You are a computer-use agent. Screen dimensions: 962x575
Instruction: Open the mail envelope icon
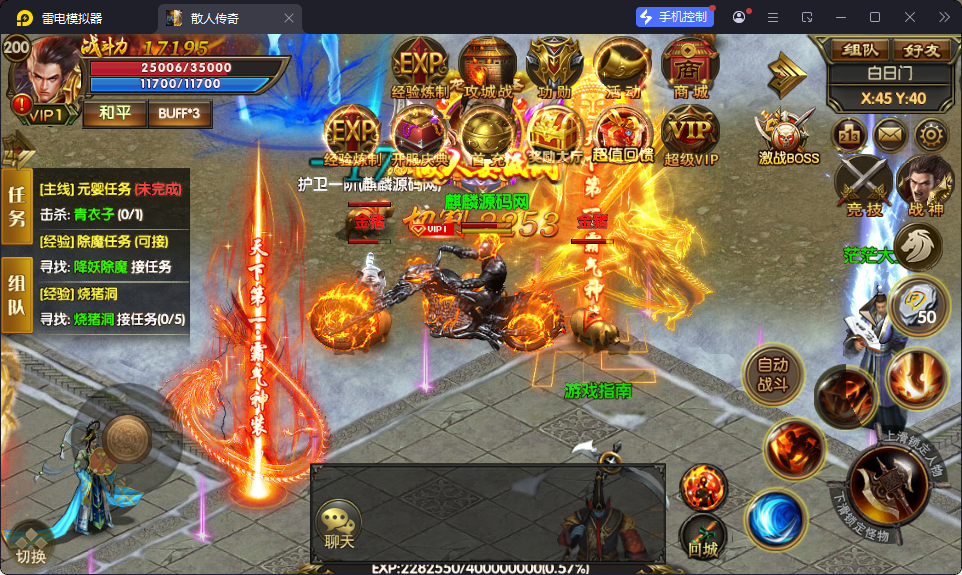click(x=889, y=134)
